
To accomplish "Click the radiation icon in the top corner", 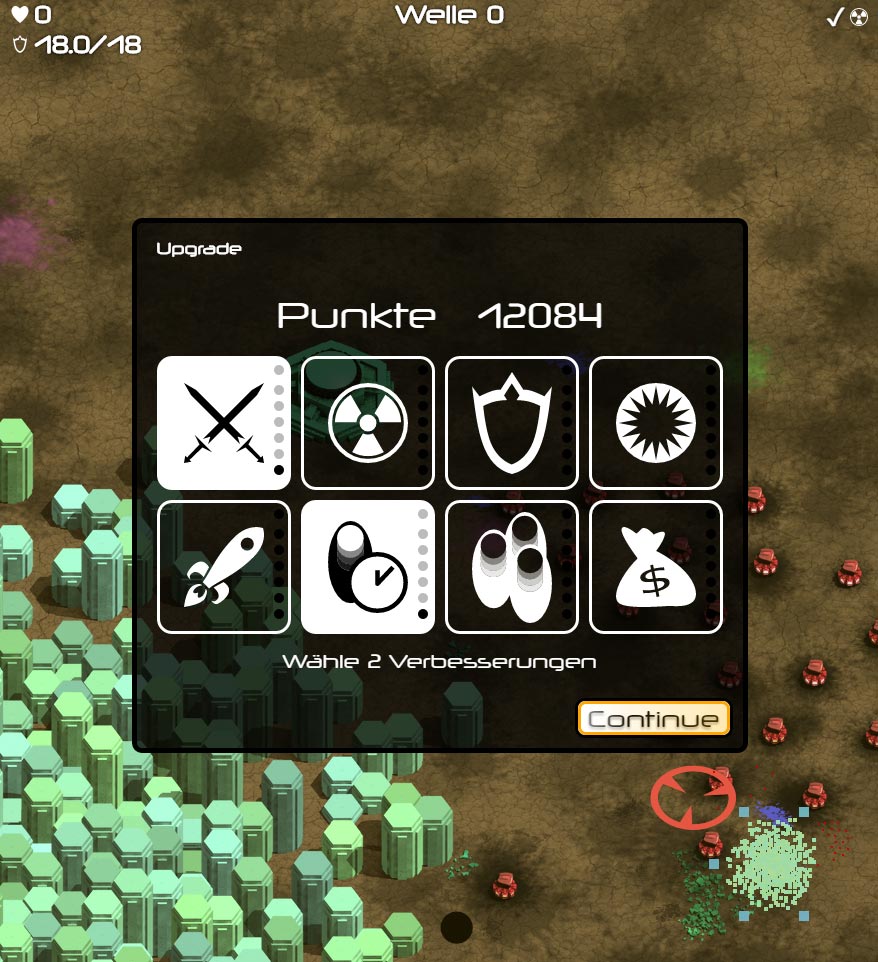I will [859, 16].
